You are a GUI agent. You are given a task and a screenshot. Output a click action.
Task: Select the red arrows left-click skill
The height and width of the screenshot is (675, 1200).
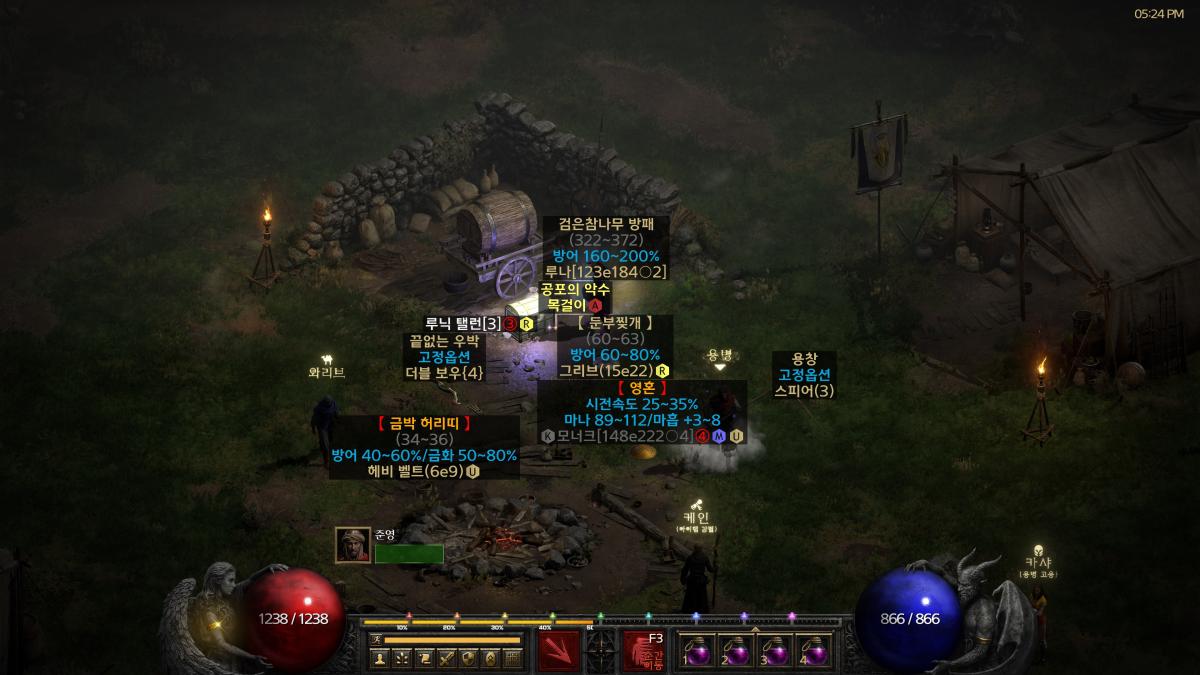558,650
